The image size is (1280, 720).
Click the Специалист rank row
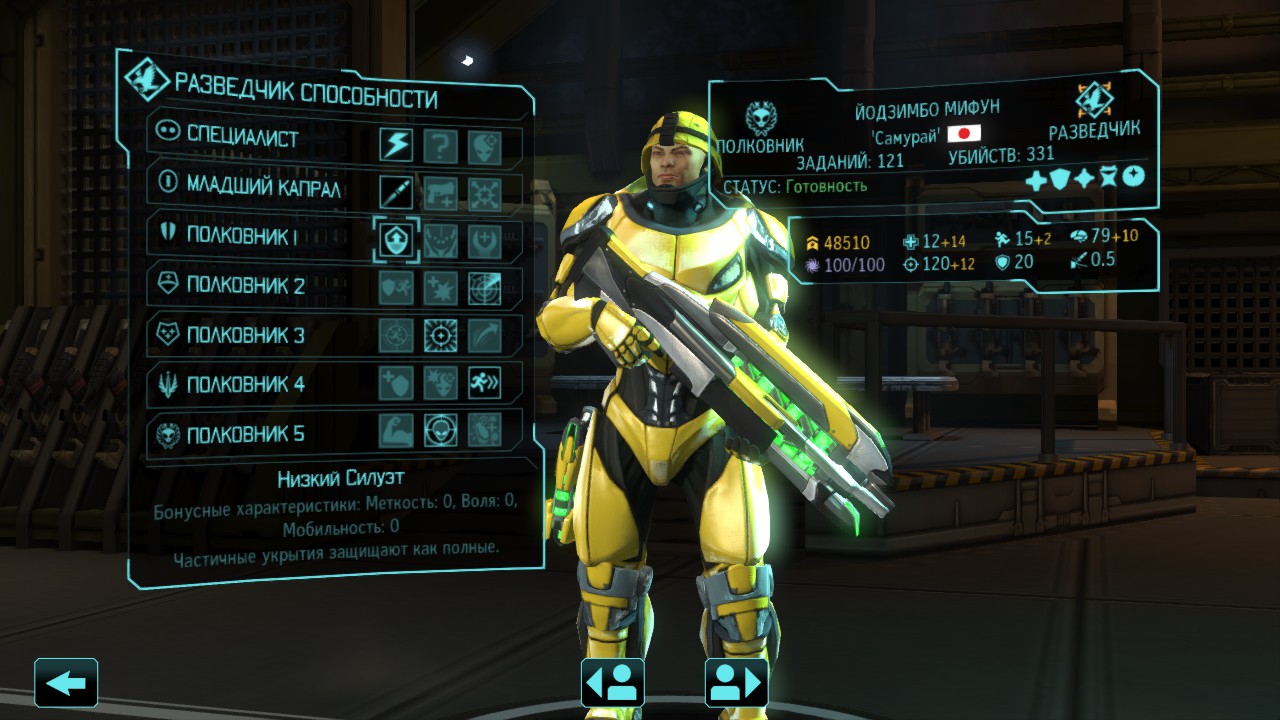point(242,138)
